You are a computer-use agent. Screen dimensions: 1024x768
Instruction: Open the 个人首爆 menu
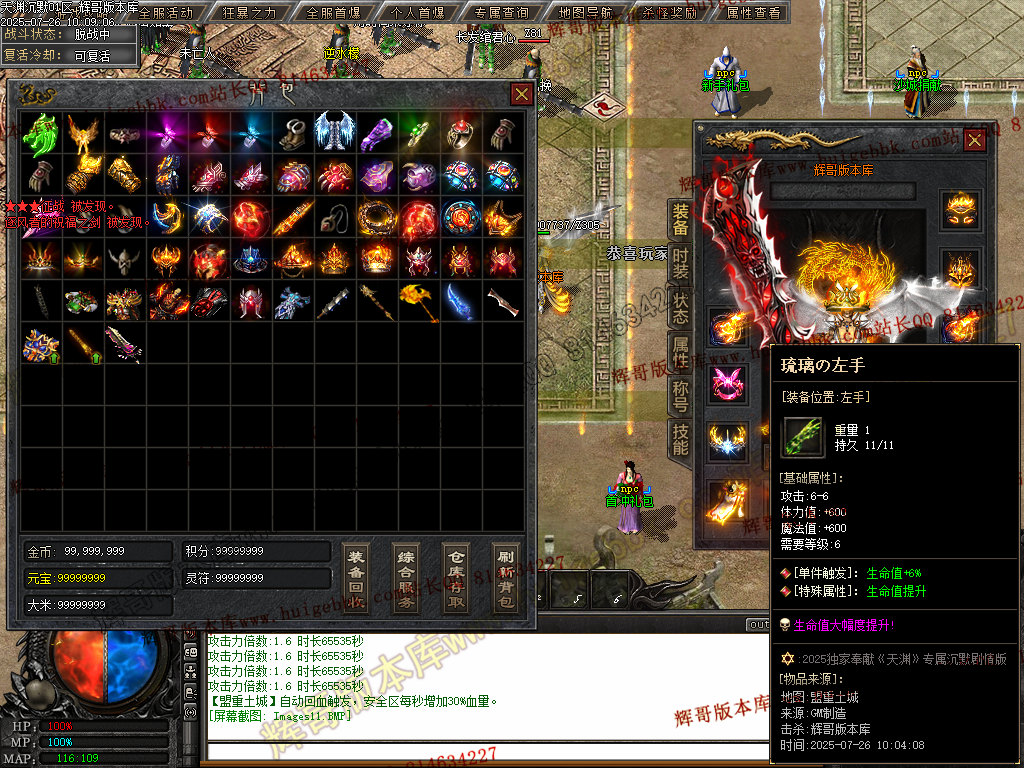pos(417,13)
